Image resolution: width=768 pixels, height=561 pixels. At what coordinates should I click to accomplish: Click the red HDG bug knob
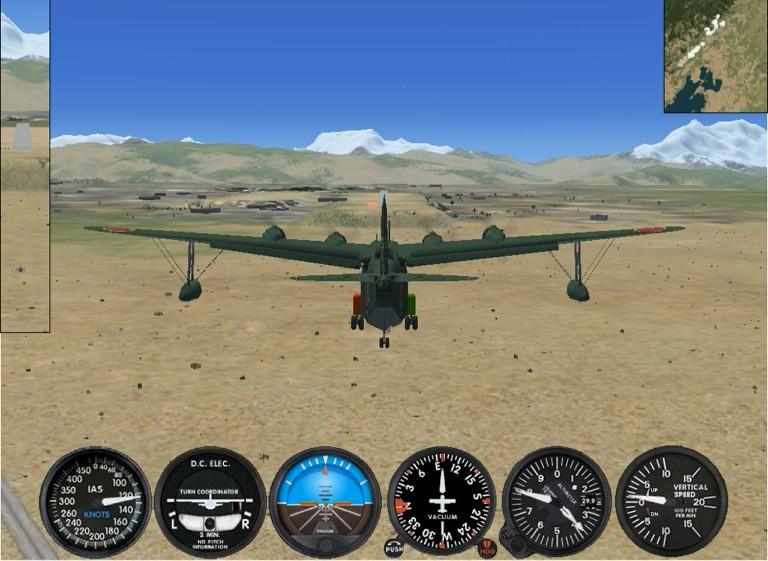[487, 548]
